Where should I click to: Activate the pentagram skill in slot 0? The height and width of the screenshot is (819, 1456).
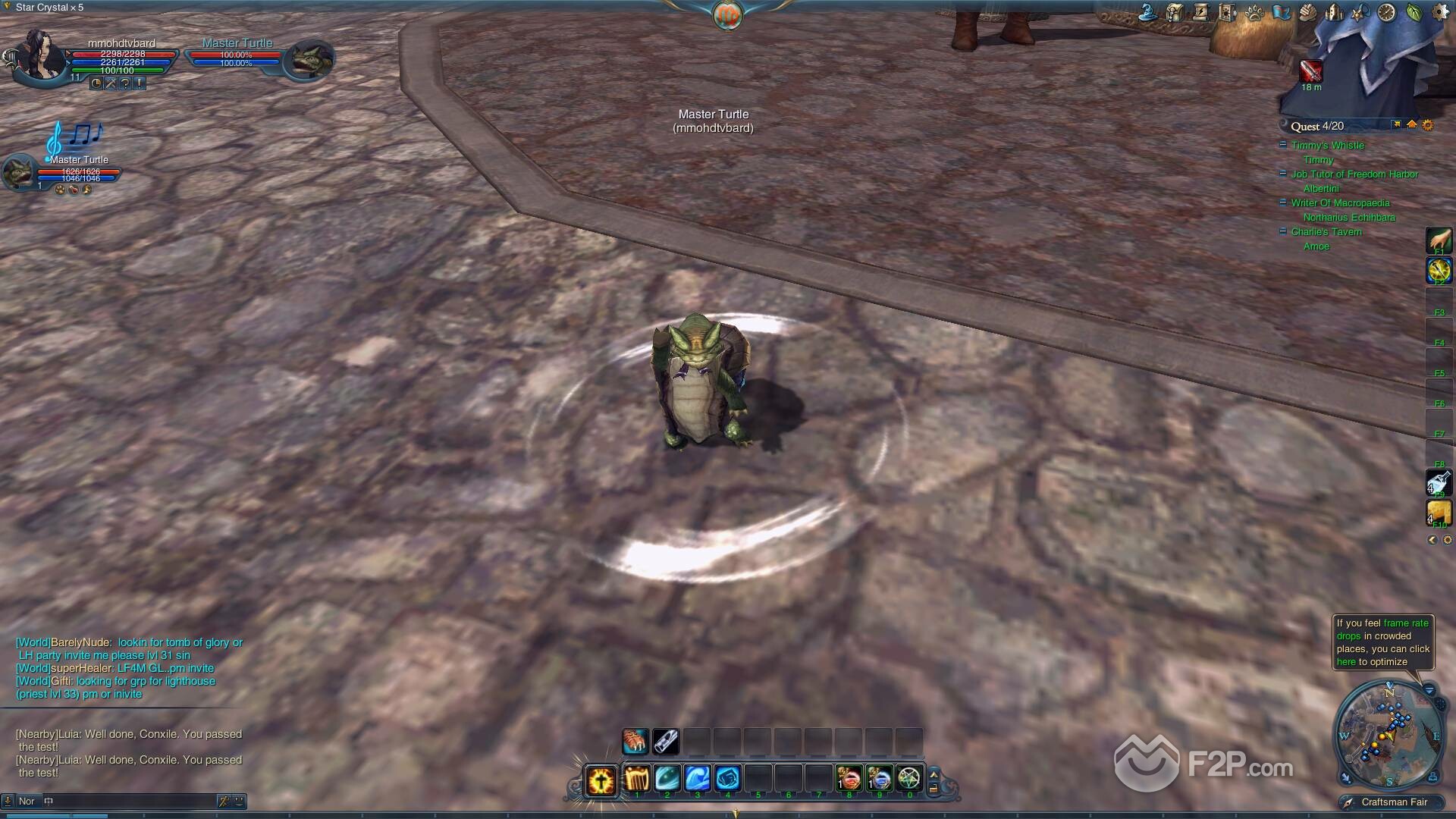pos(909,778)
